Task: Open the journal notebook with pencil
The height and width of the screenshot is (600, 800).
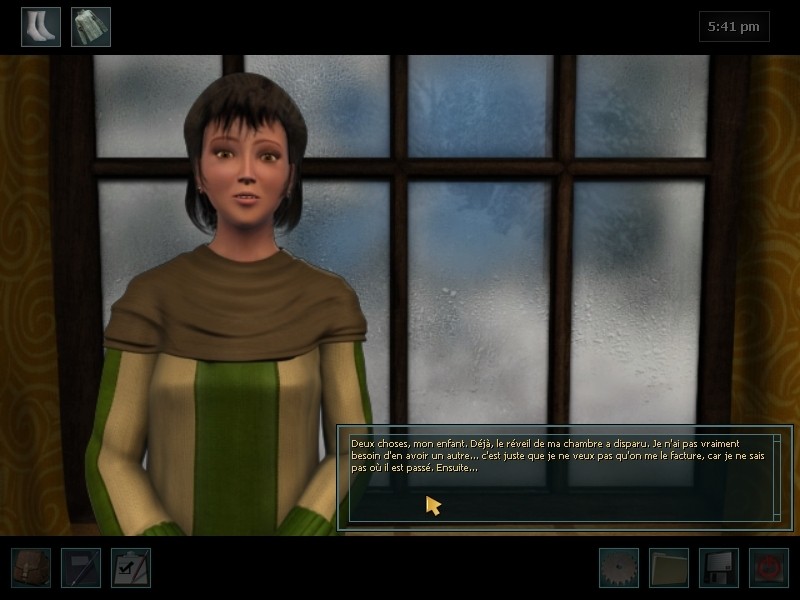Action: (x=81, y=567)
